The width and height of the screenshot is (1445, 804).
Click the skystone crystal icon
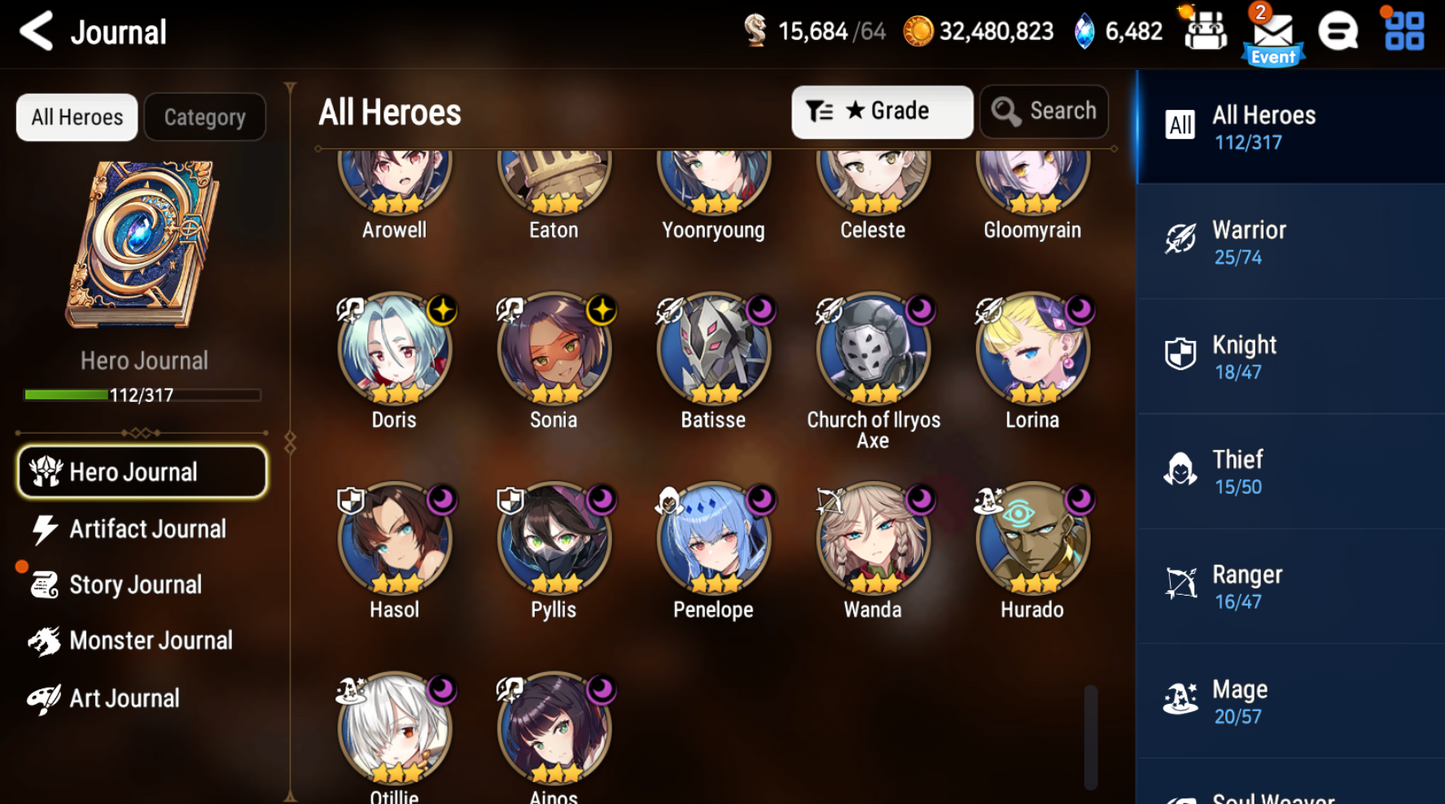click(x=1083, y=30)
